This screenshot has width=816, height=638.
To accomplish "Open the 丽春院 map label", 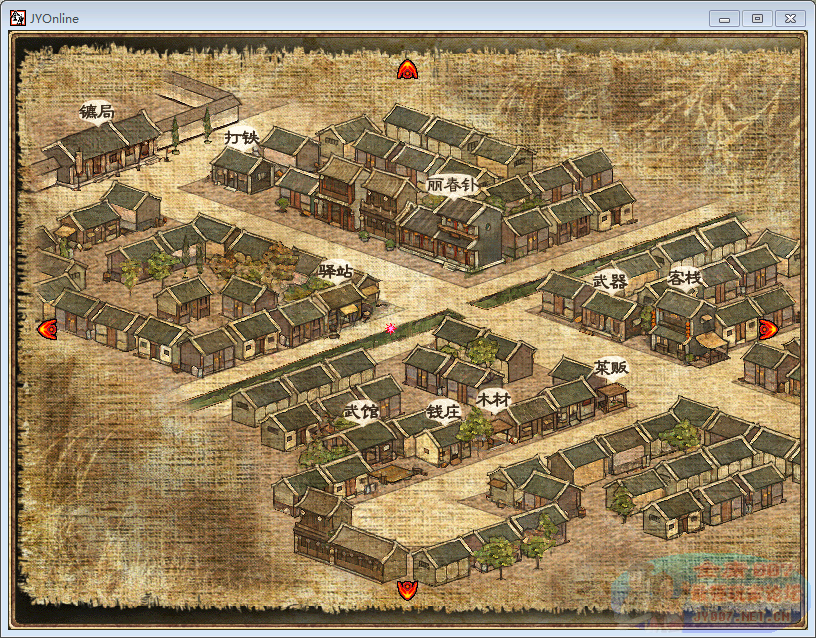I will point(453,185).
